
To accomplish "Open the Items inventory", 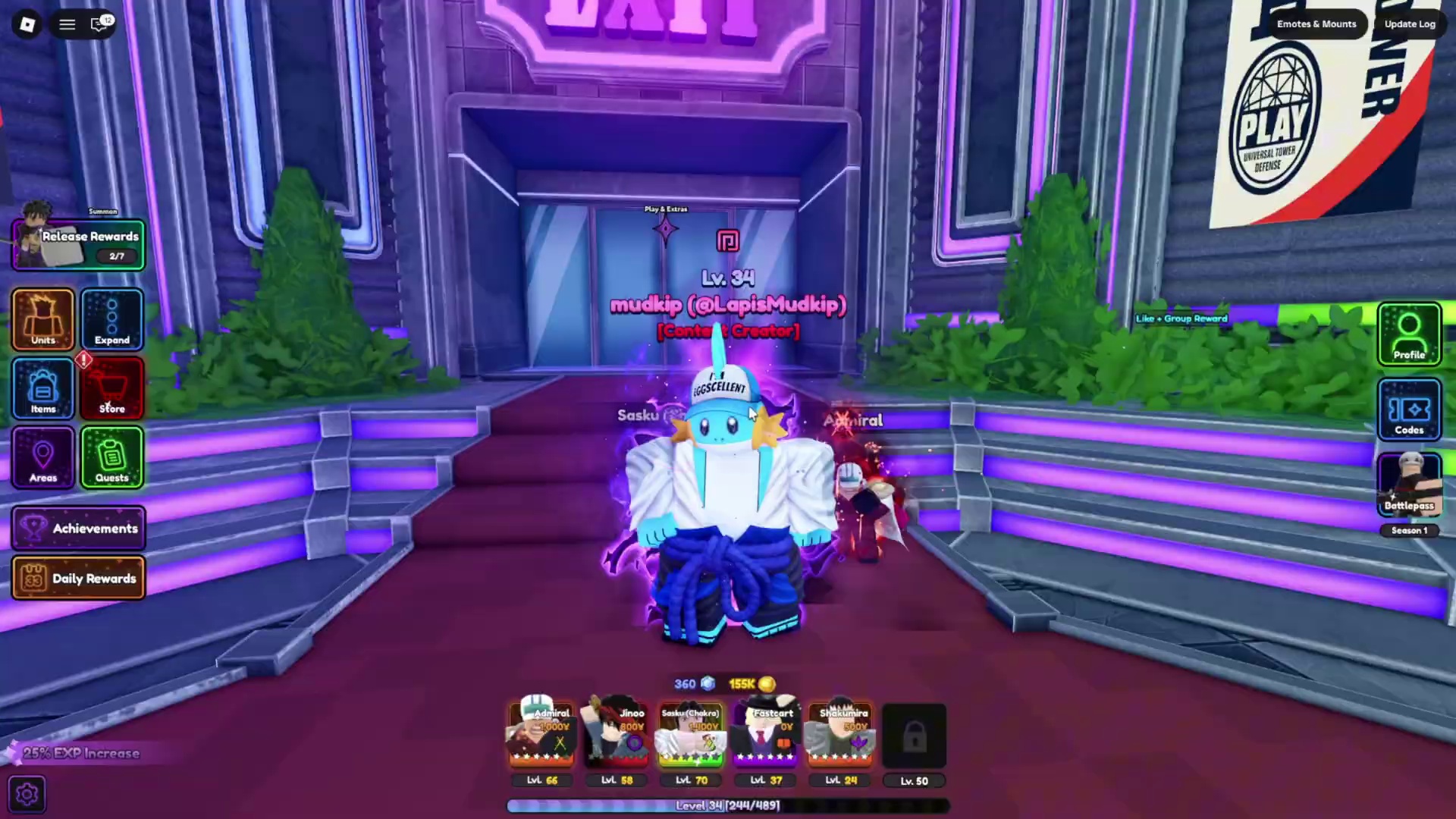I will (x=42, y=389).
